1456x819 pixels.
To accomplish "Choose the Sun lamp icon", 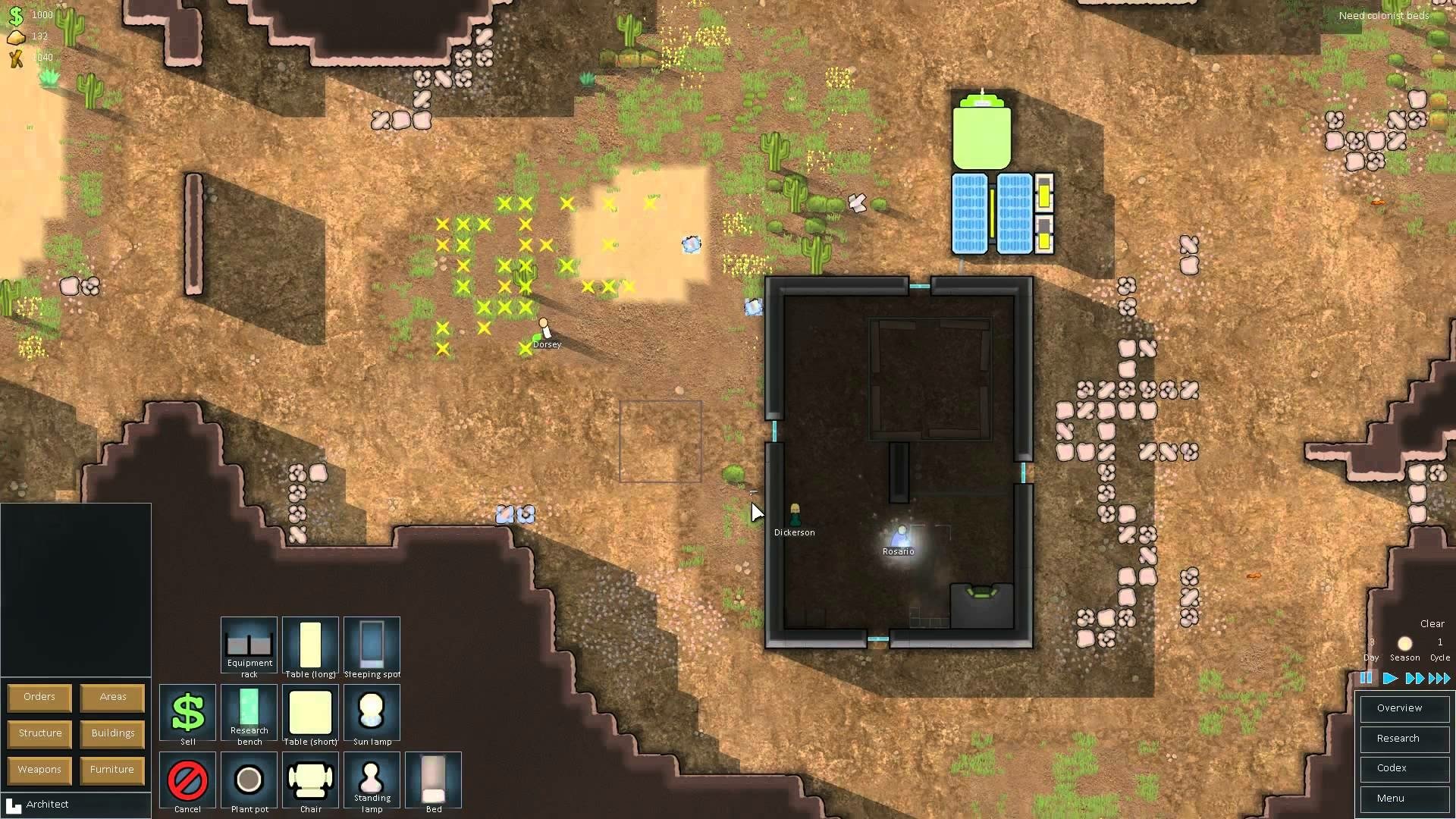I will 372,713.
